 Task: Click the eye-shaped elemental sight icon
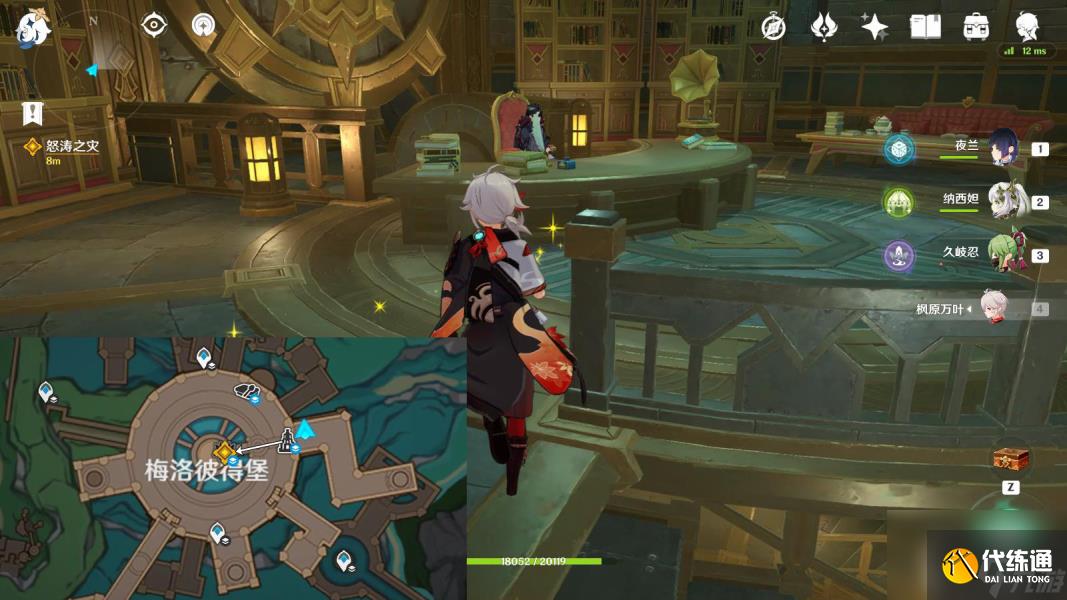(154, 25)
